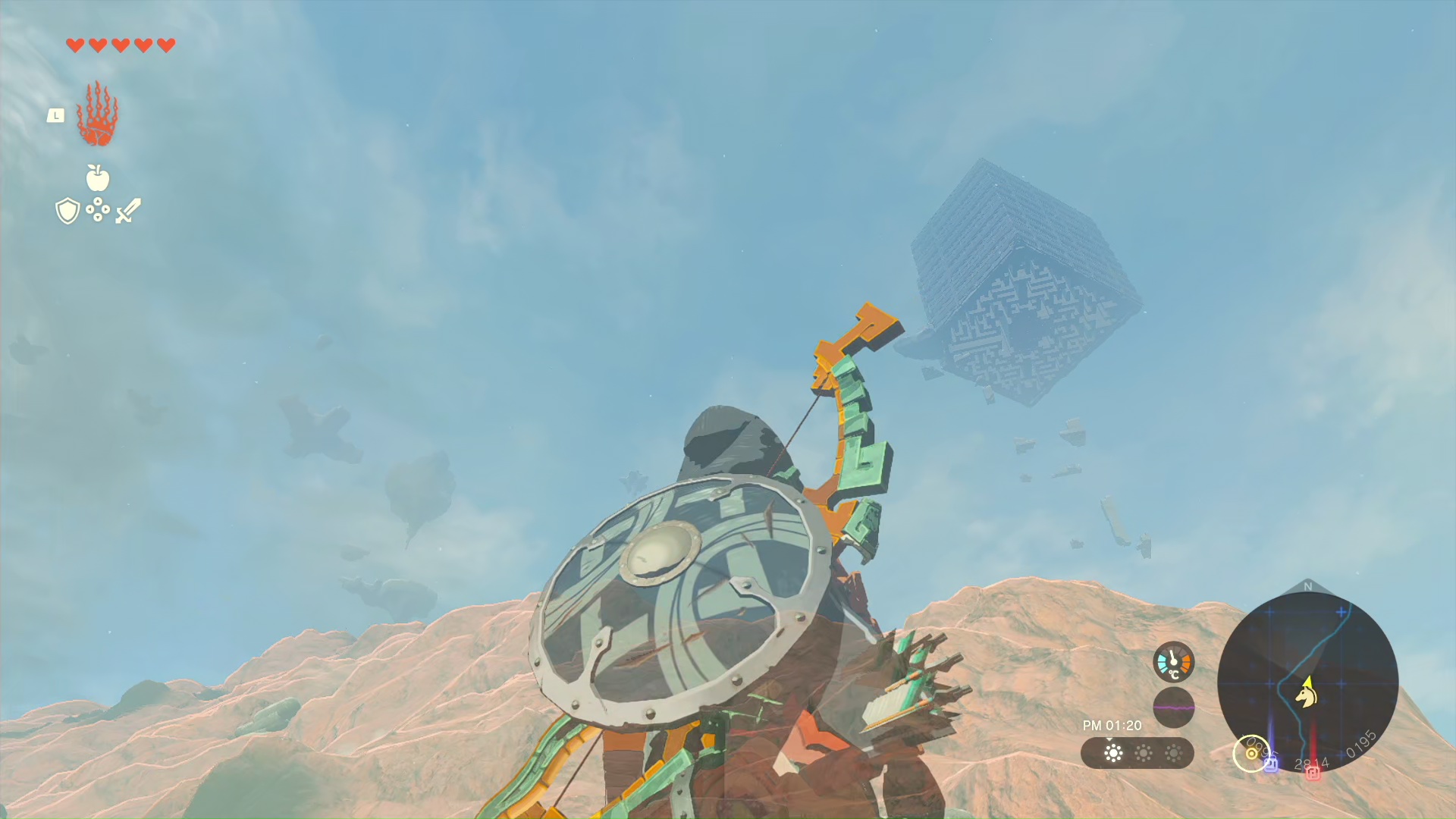Select the apple quick-item icon
1456x819 pixels.
point(98,178)
